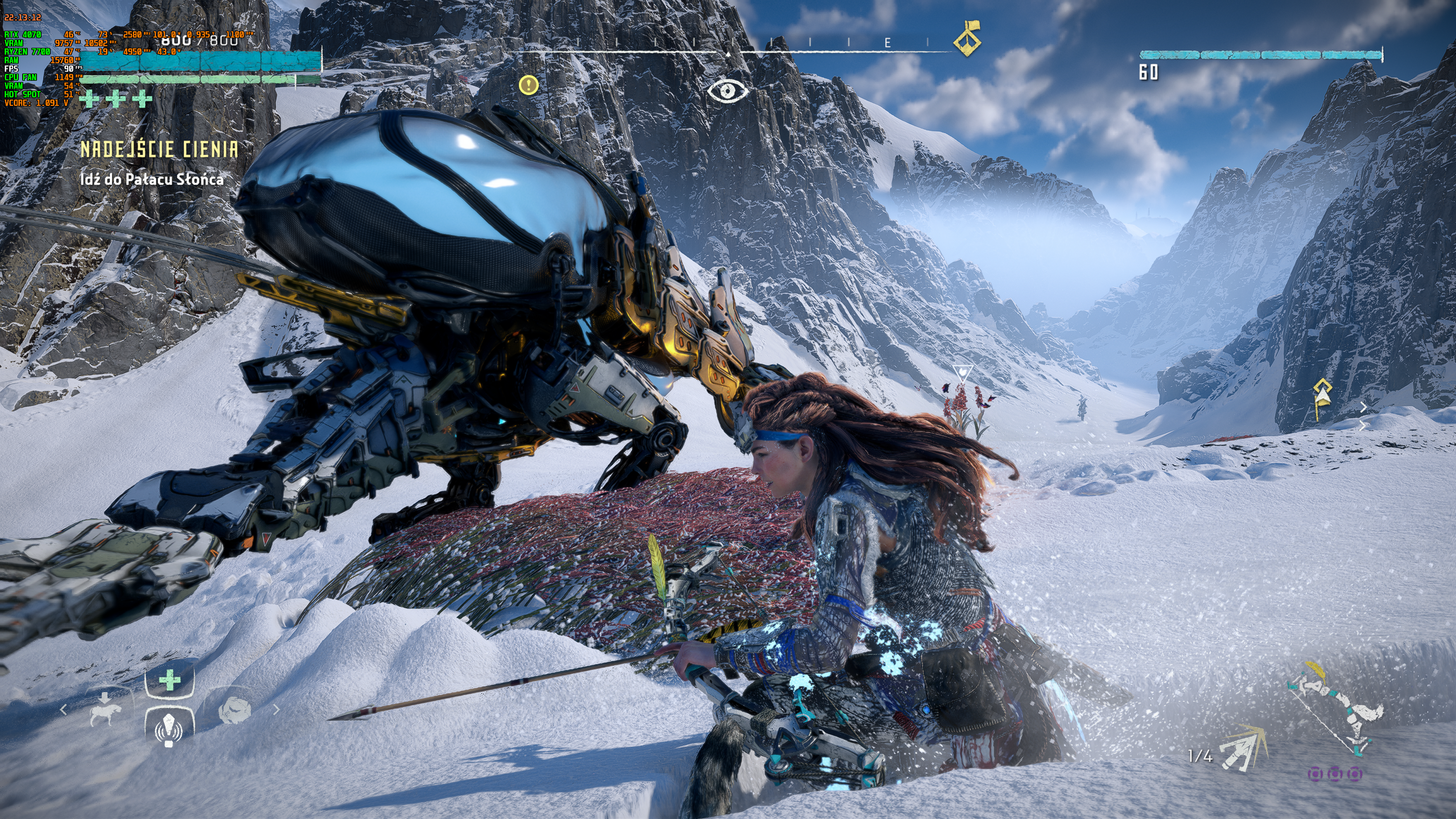Cycle tools with the left arrow
This screenshot has width=1456, height=819.
pyautogui.click(x=64, y=710)
